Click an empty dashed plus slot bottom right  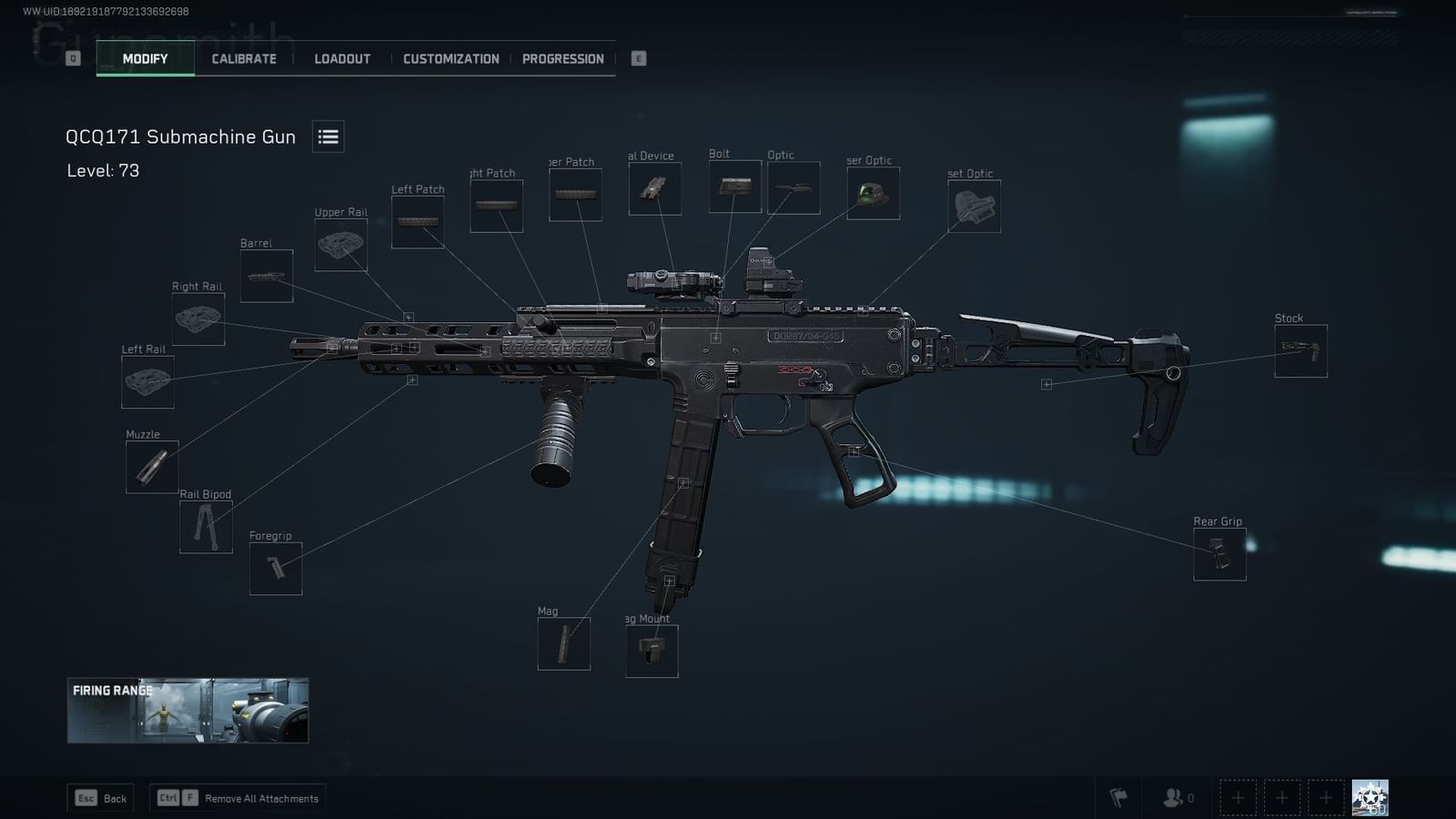pyautogui.click(x=1239, y=797)
